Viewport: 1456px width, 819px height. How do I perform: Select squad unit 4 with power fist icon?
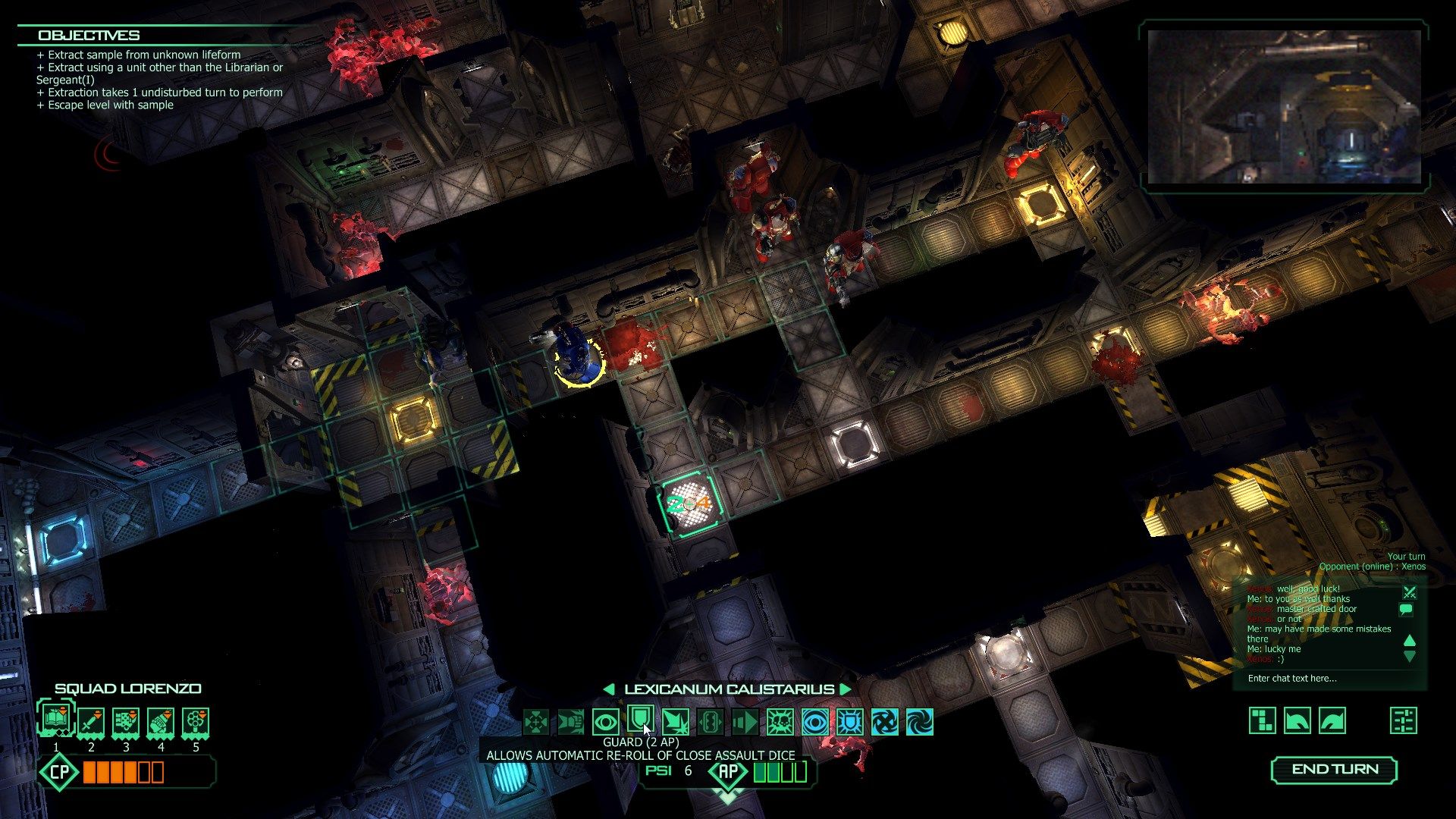(x=161, y=722)
